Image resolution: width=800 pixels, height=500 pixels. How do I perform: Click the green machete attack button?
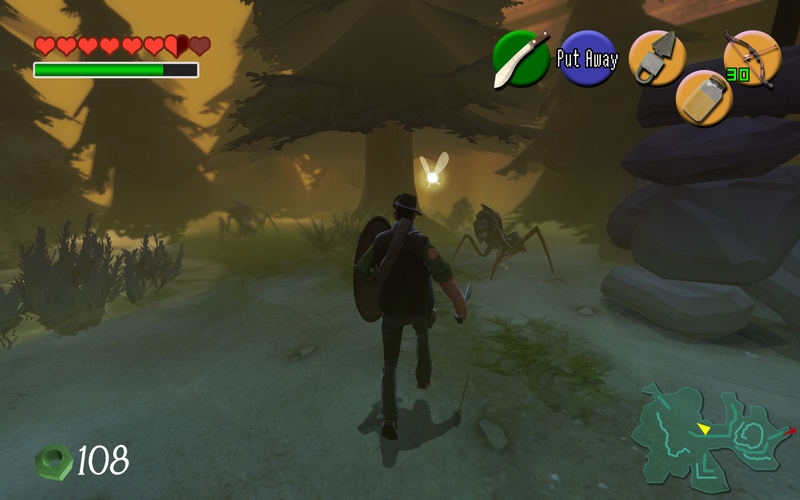(x=521, y=59)
